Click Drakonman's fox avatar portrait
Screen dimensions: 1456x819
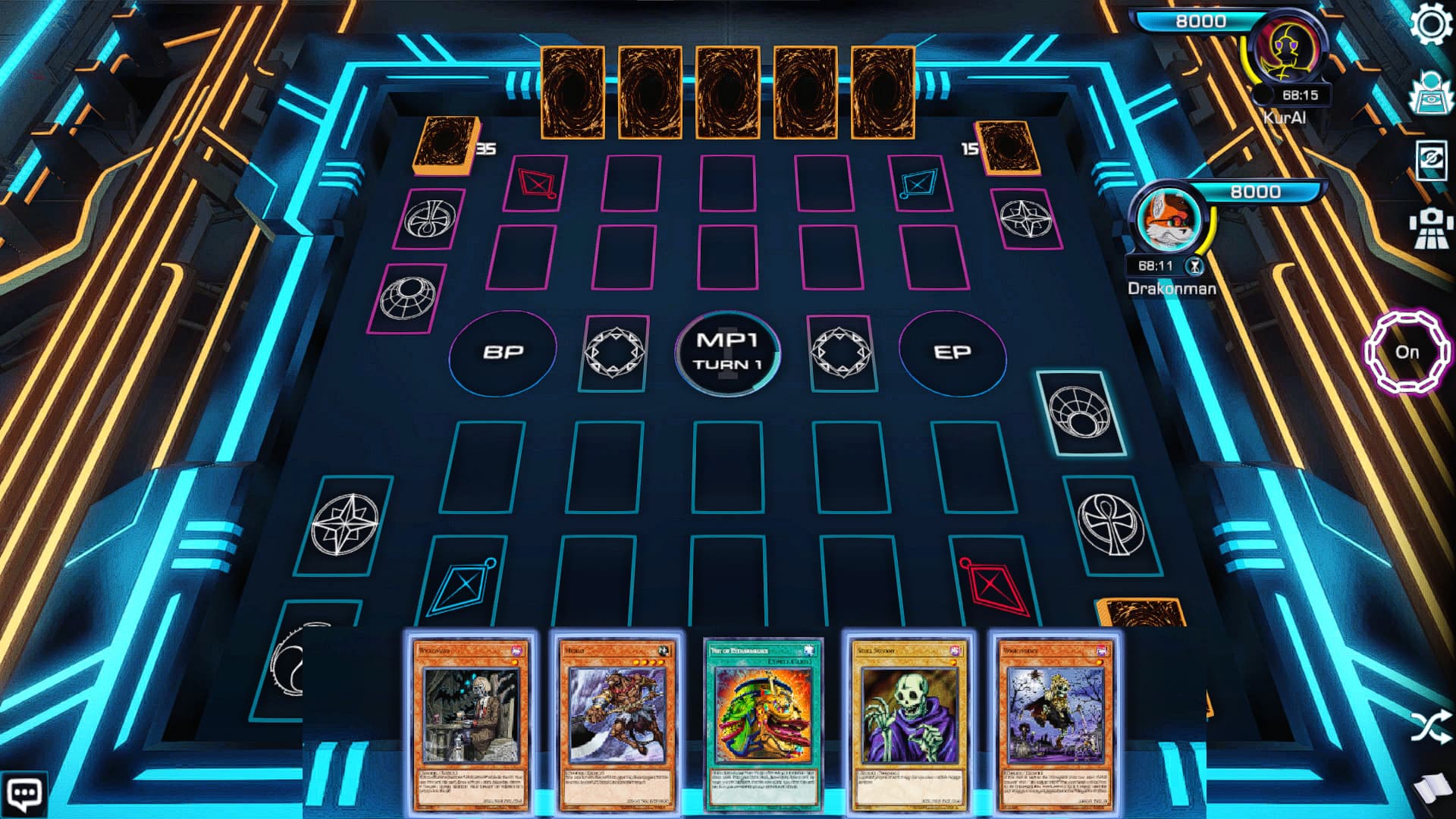pos(1171,220)
